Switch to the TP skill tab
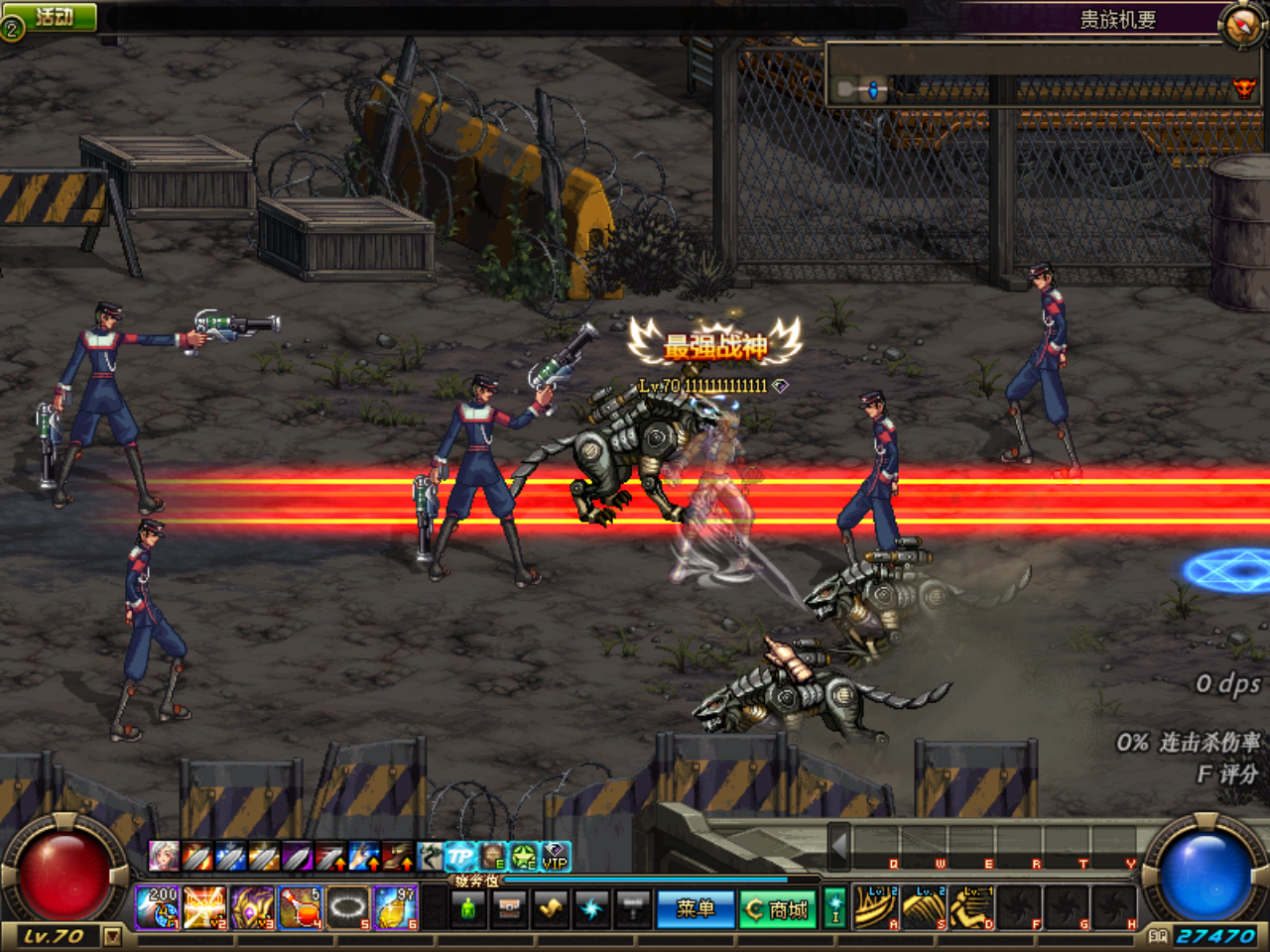 pyautogui.click(x=462, y=859)
